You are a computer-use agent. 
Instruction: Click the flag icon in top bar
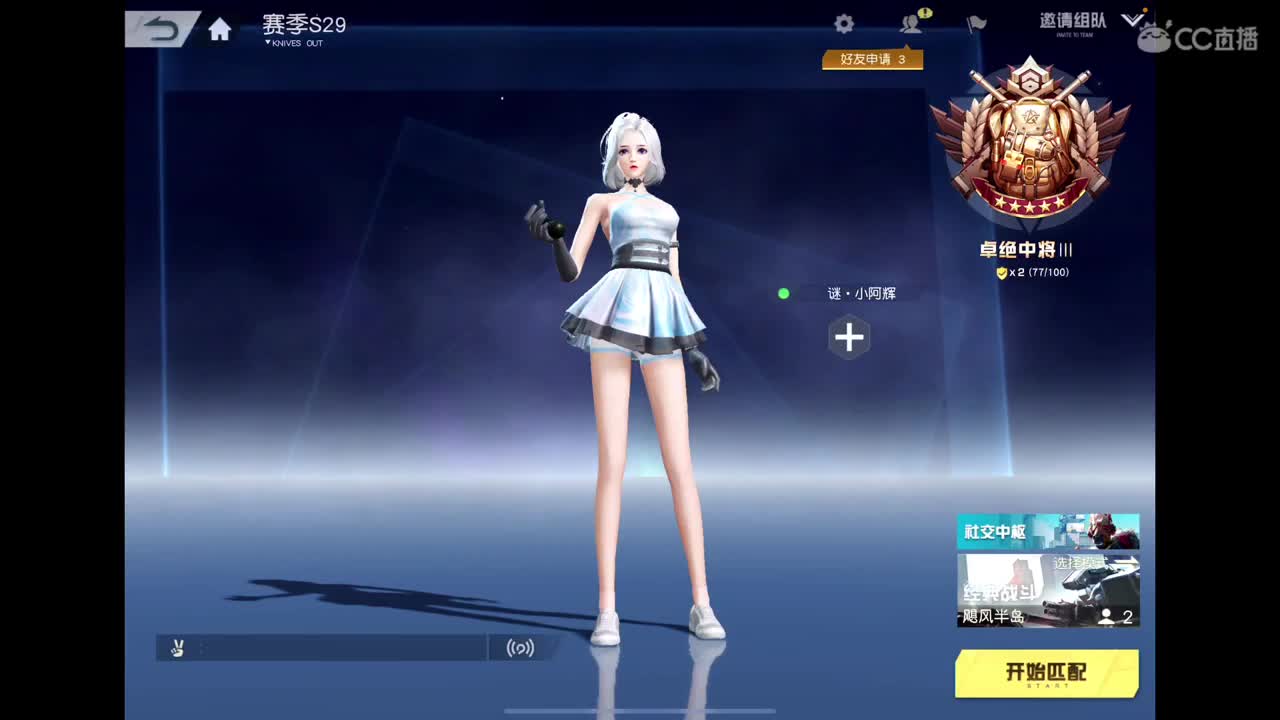(977, 24)
